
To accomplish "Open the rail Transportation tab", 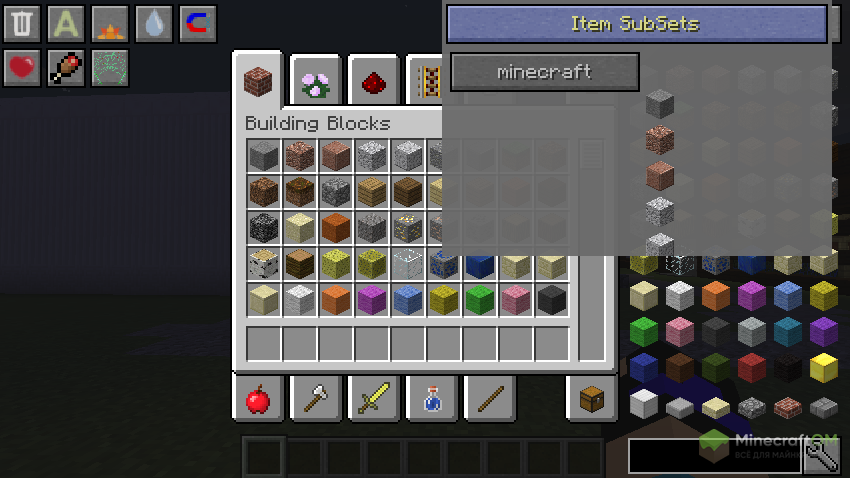I will pos(430,82).
